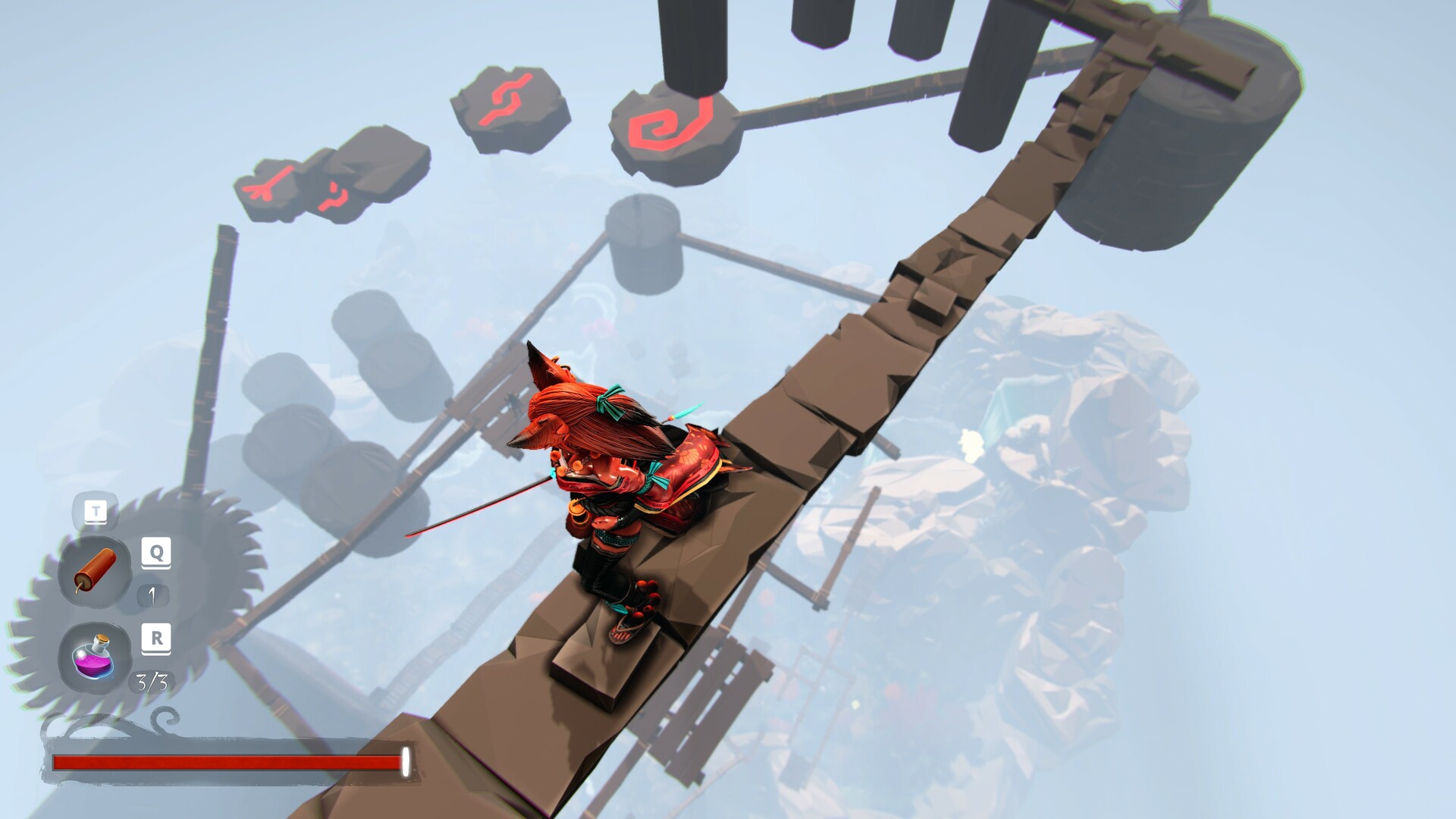Click the red squiggle rune stone
Viewport: 1456px width, 819px height.
507,99
